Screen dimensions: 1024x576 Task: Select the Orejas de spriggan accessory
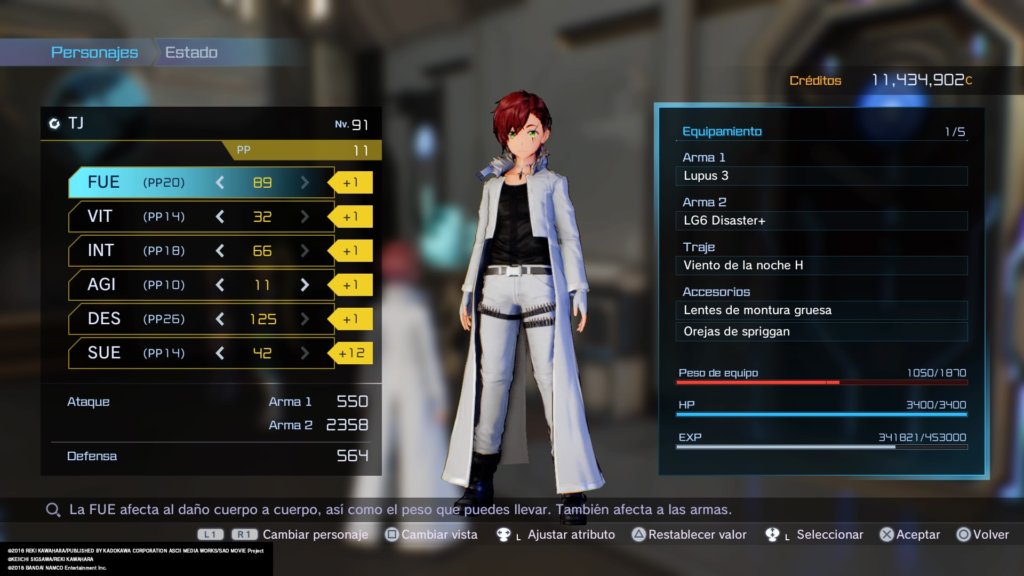pyautogui.click(x=822, y=331)
